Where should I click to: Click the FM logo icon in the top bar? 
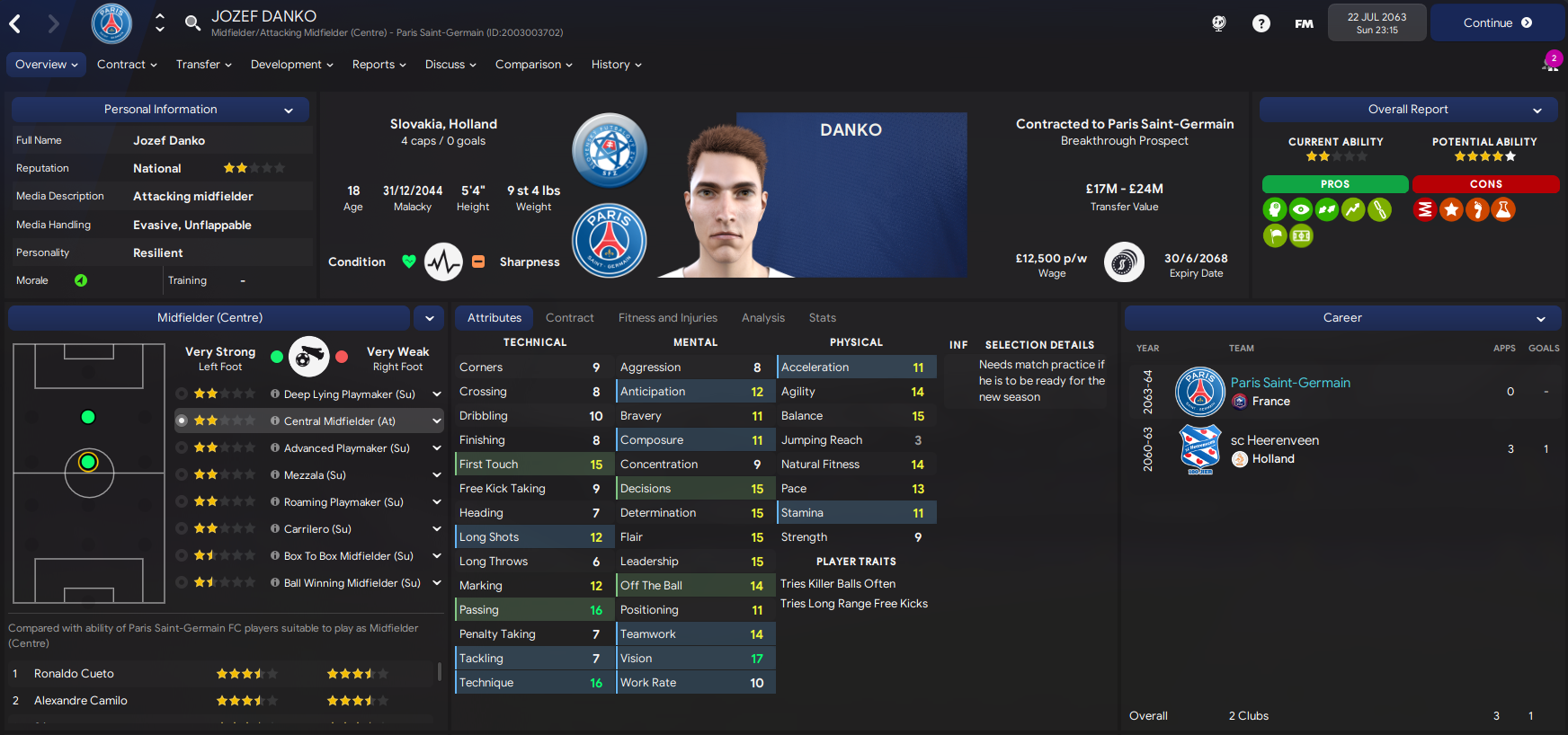pyautogui.click(x=1304, y=24)
